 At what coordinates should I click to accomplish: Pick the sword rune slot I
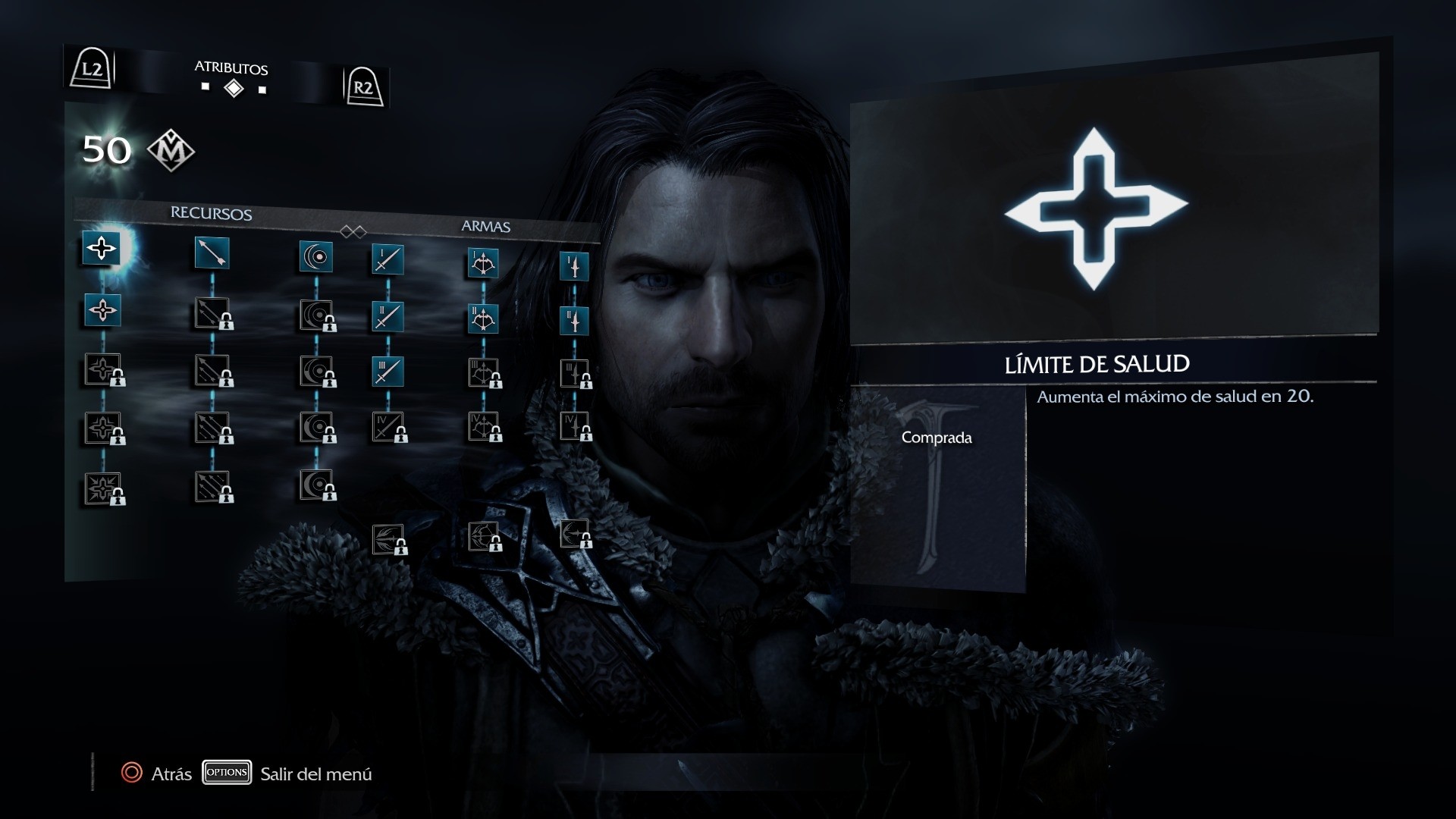click(x=388, y=260)
